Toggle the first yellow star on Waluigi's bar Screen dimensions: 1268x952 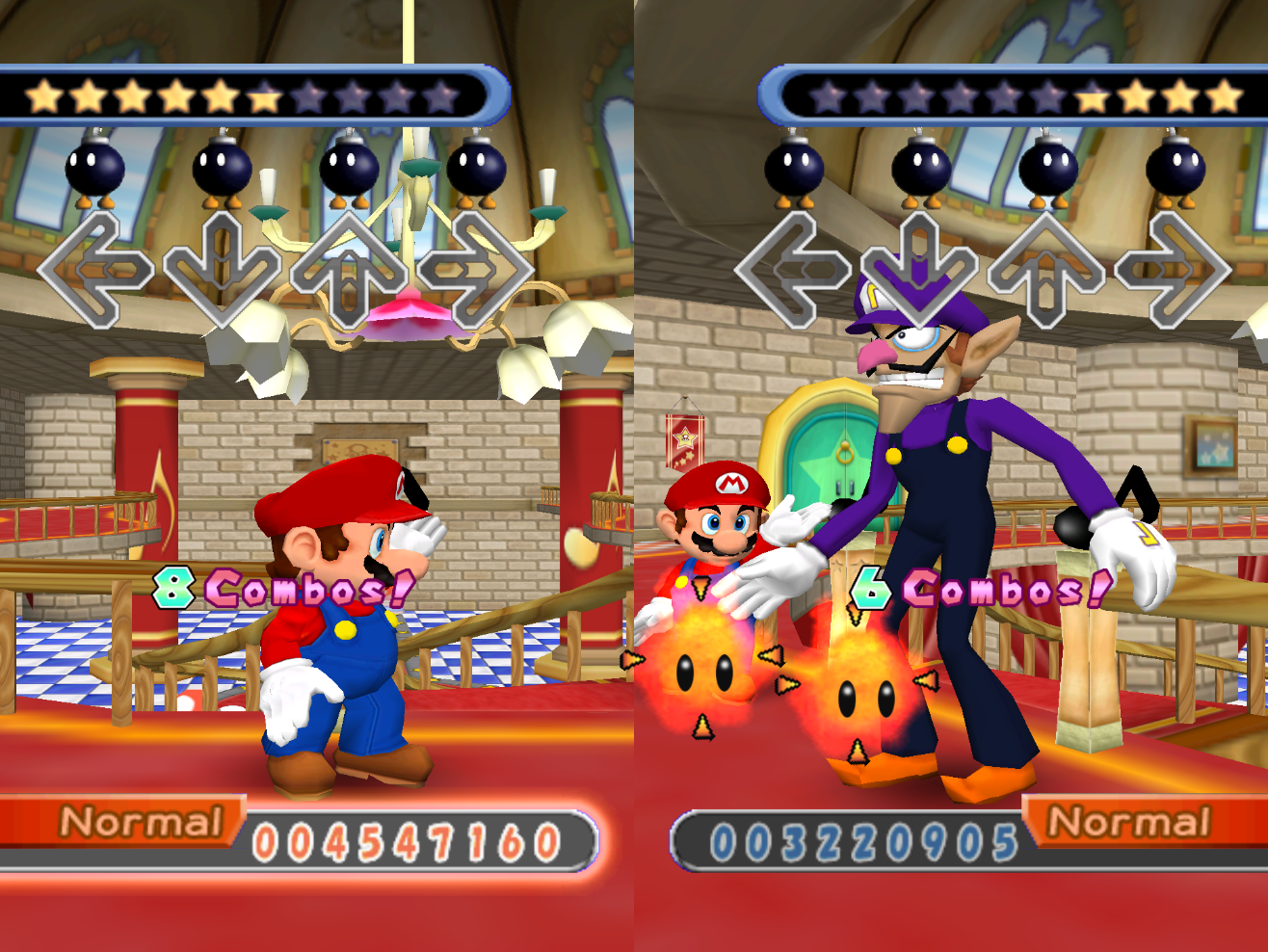(x=1092, y=95)
